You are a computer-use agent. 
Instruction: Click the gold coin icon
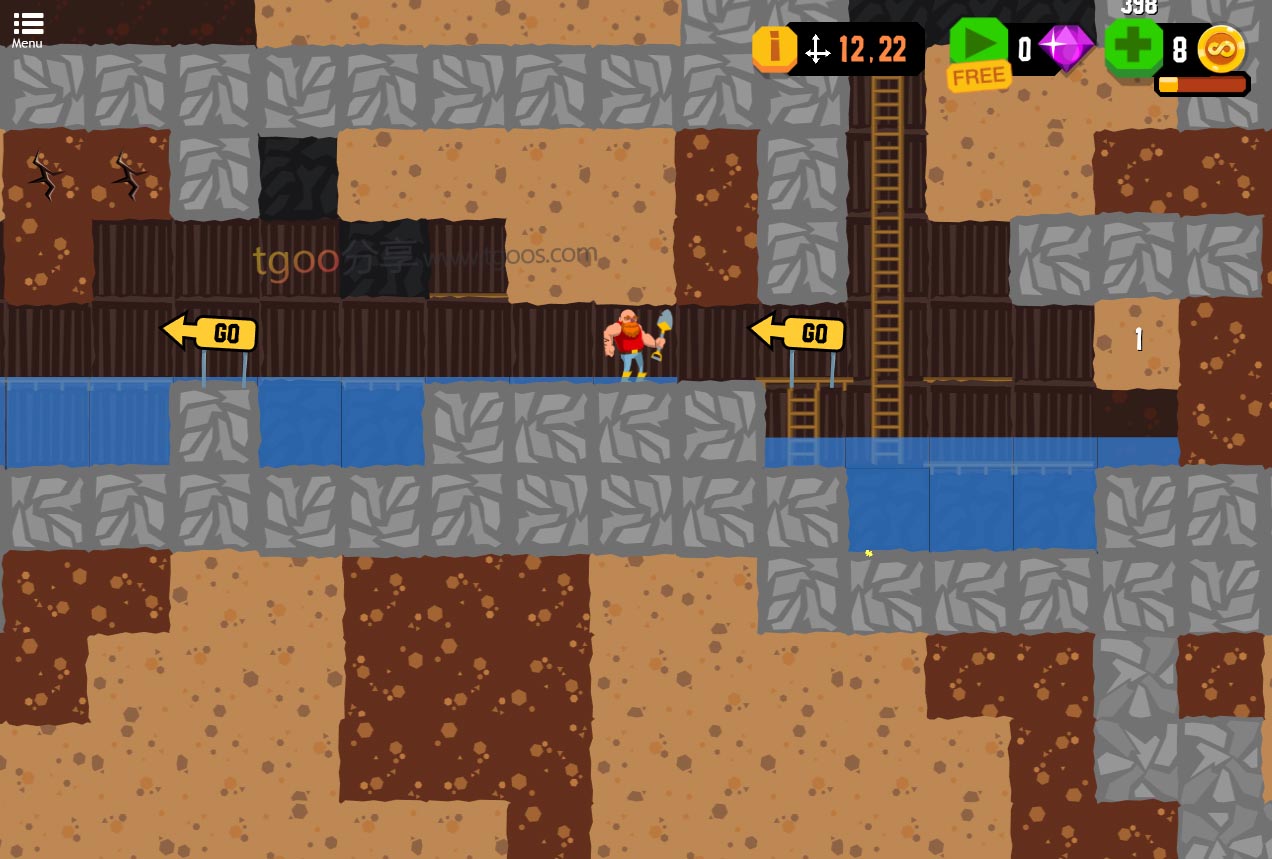1221,48
